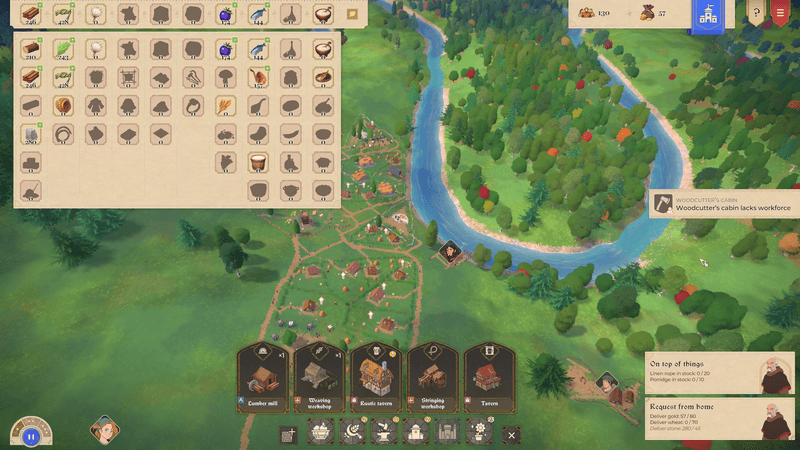The width and height of the screenshot is (800, 450).
Task: Close the build menu with the X button
Action: point(511,434)
